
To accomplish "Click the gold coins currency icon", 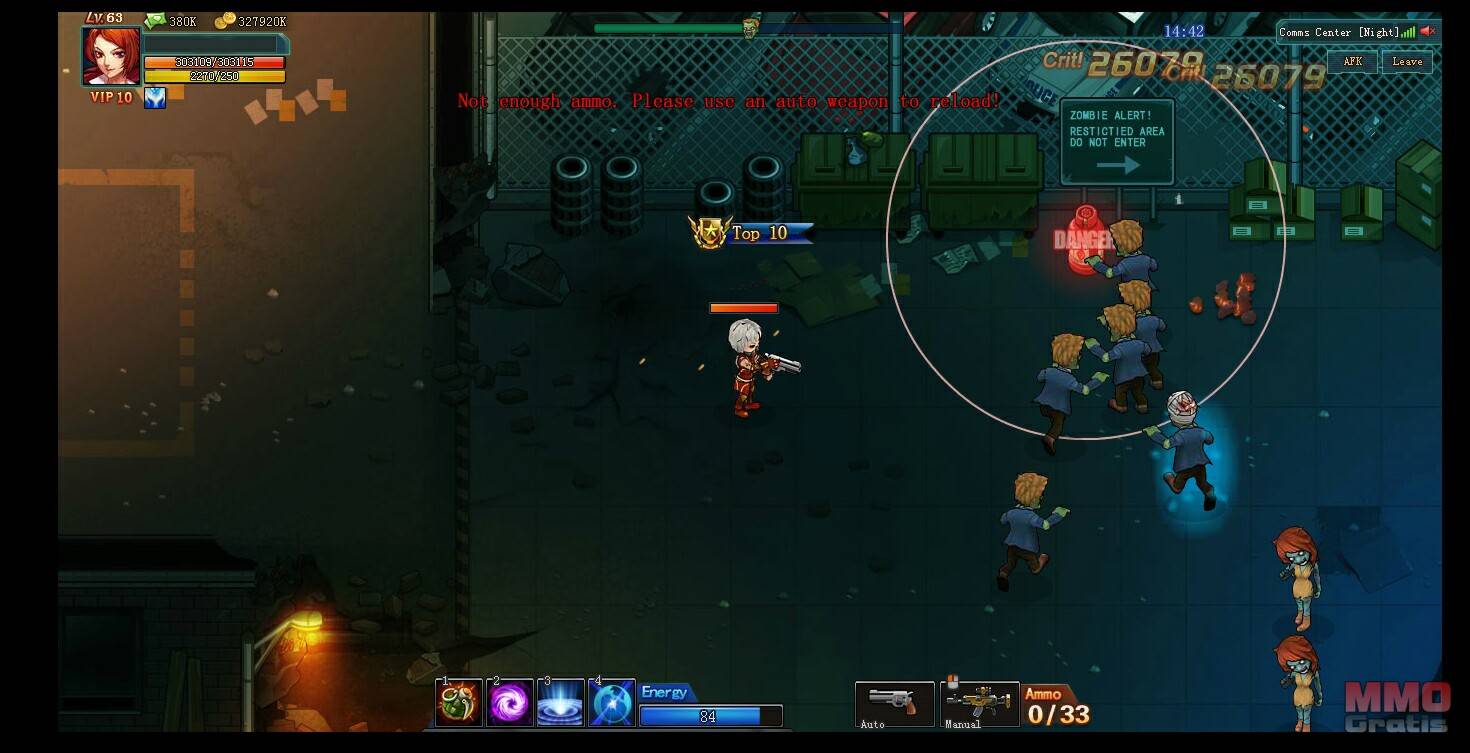I will tap(224, 21).
